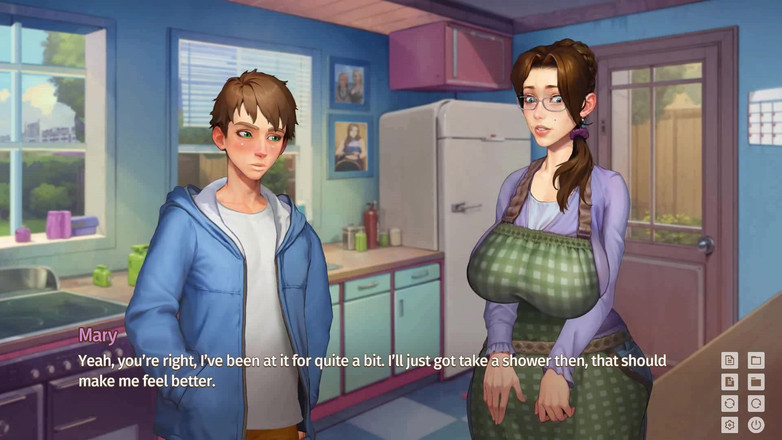
Task: Click the filled folder icon
Action: (756, 381)
